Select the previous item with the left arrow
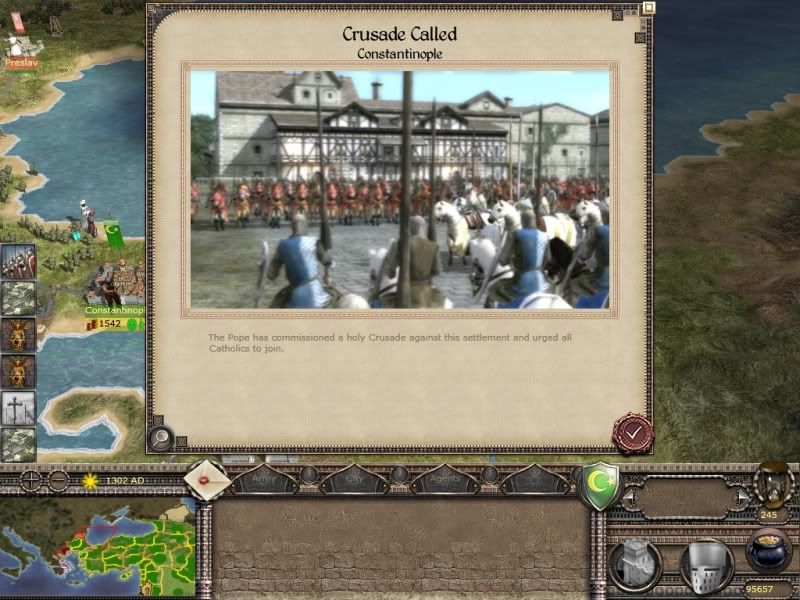 tap(629, 496)
